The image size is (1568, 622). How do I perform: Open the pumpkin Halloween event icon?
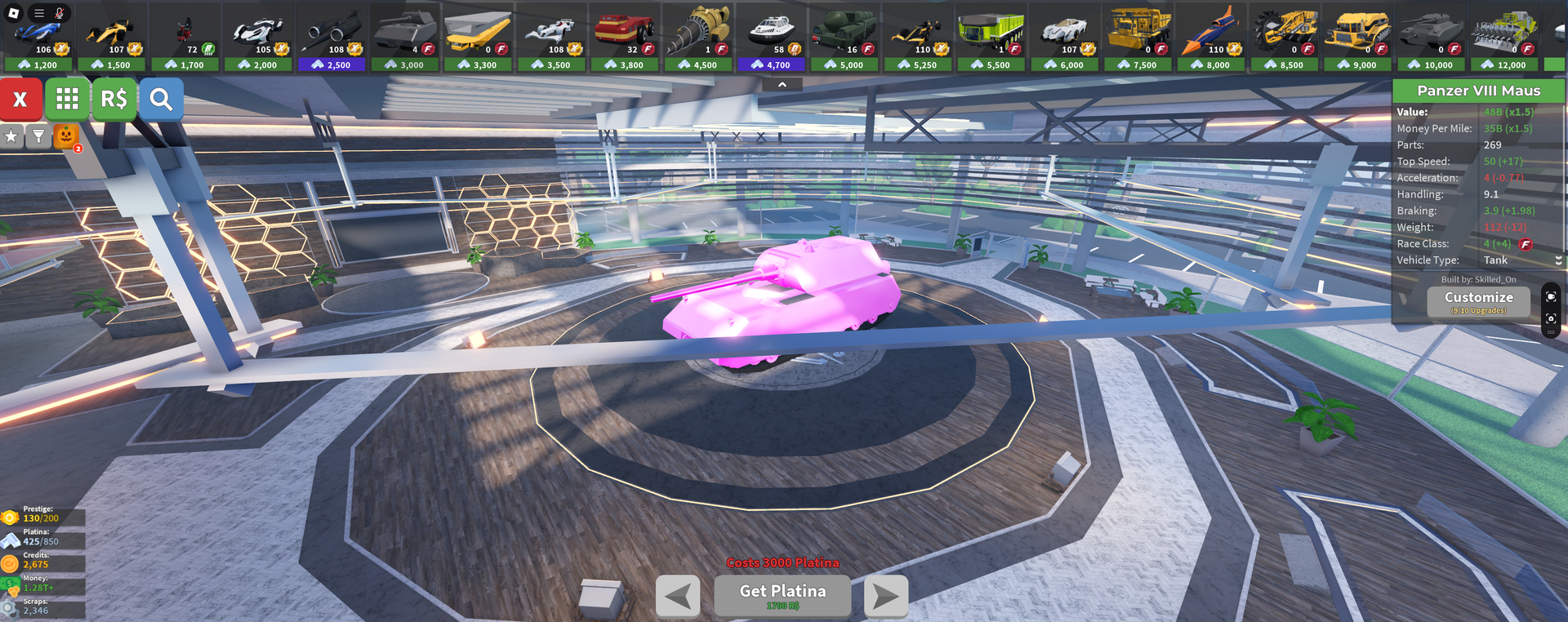tap(66, 136)
